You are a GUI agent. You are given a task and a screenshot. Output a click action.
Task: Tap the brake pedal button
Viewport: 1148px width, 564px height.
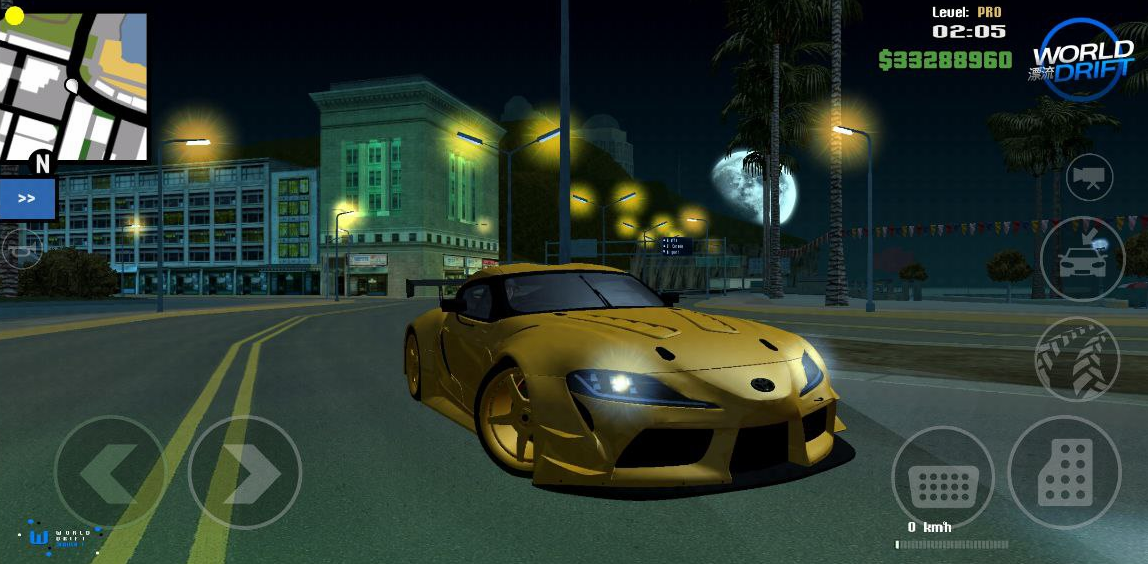click(942, 478)
